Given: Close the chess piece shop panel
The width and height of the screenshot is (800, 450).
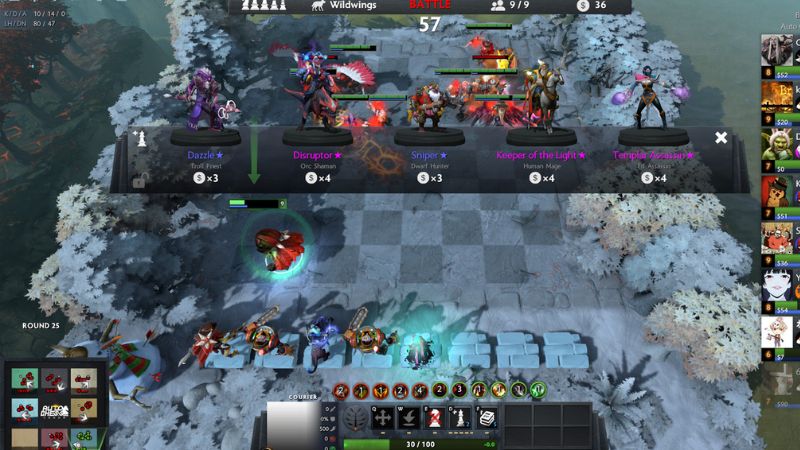Looking at the screenshot, I should (721, 138).
